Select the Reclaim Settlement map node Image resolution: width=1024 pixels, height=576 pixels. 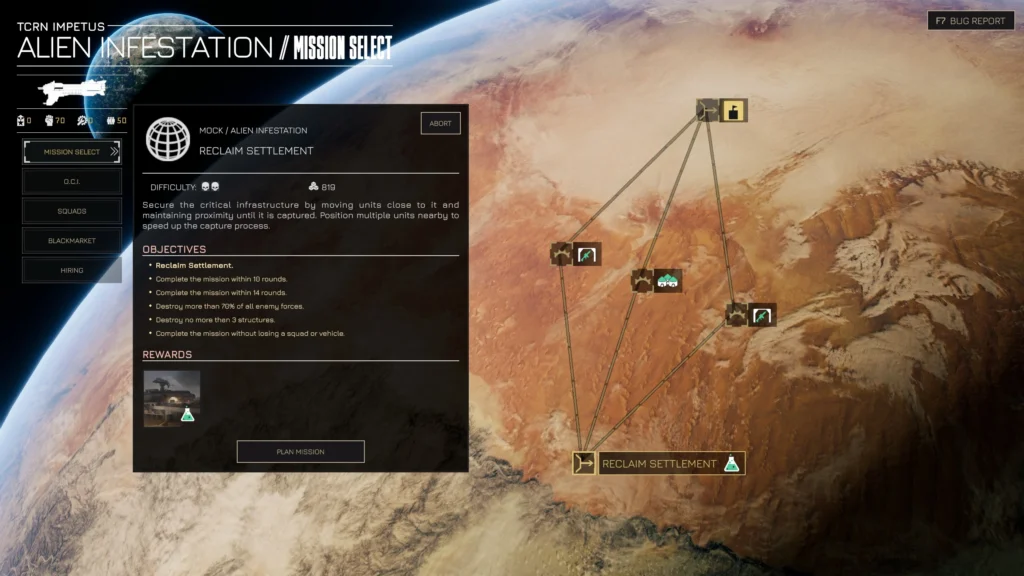coord(660,464)
